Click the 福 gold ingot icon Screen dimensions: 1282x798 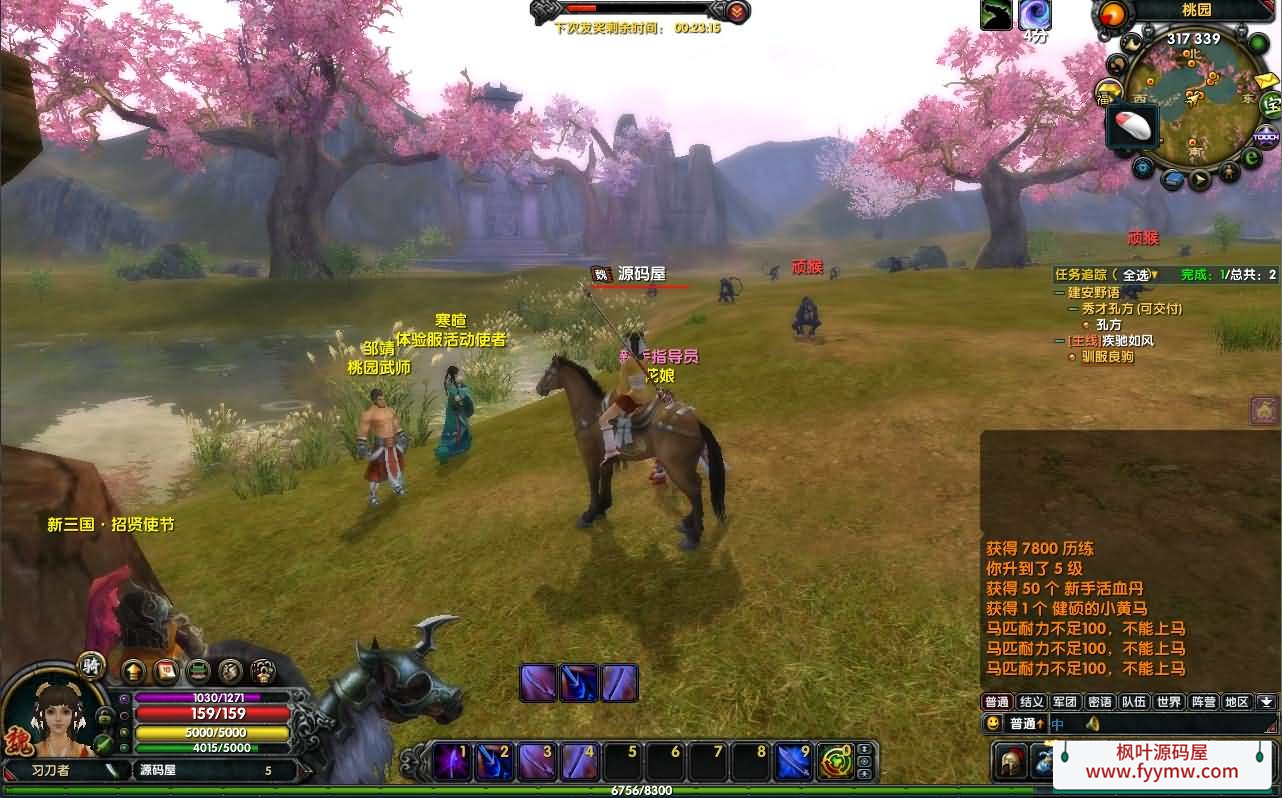click(x=1109, y=92)
